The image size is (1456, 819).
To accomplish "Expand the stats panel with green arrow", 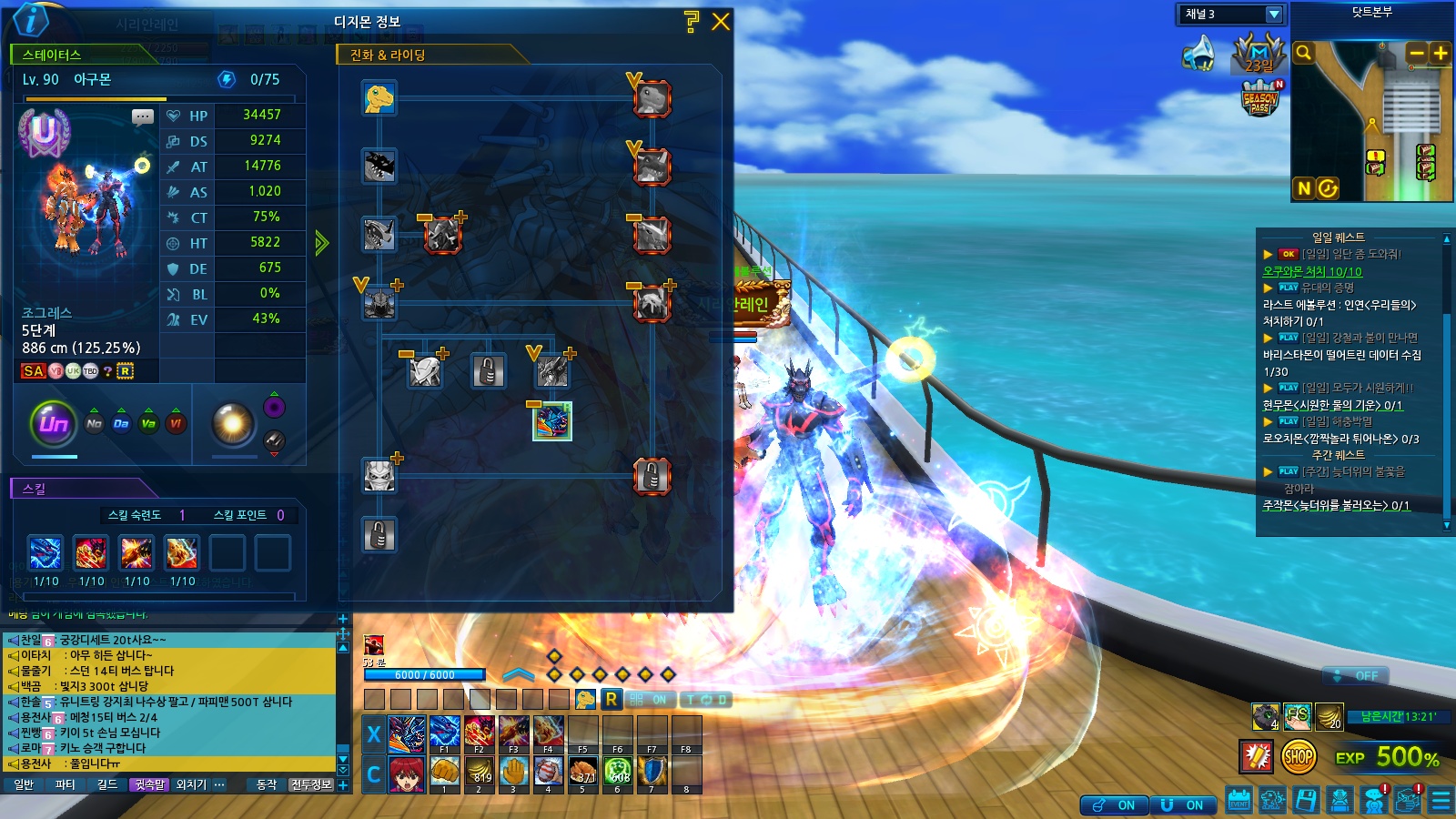I will point(321,243).
